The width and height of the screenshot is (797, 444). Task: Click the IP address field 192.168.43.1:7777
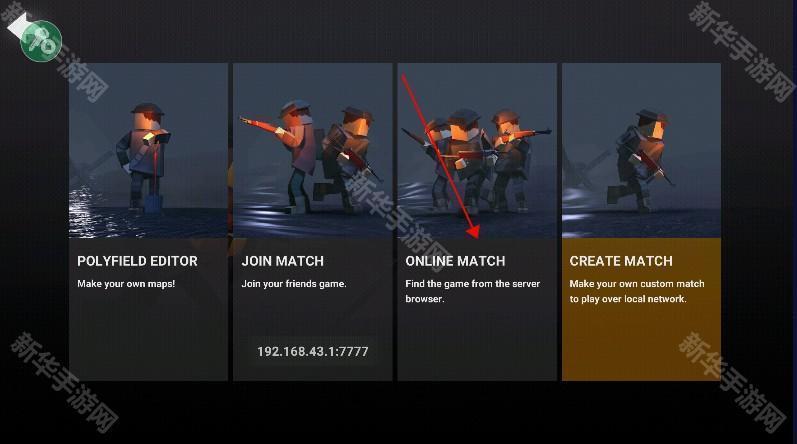(312, 351)
